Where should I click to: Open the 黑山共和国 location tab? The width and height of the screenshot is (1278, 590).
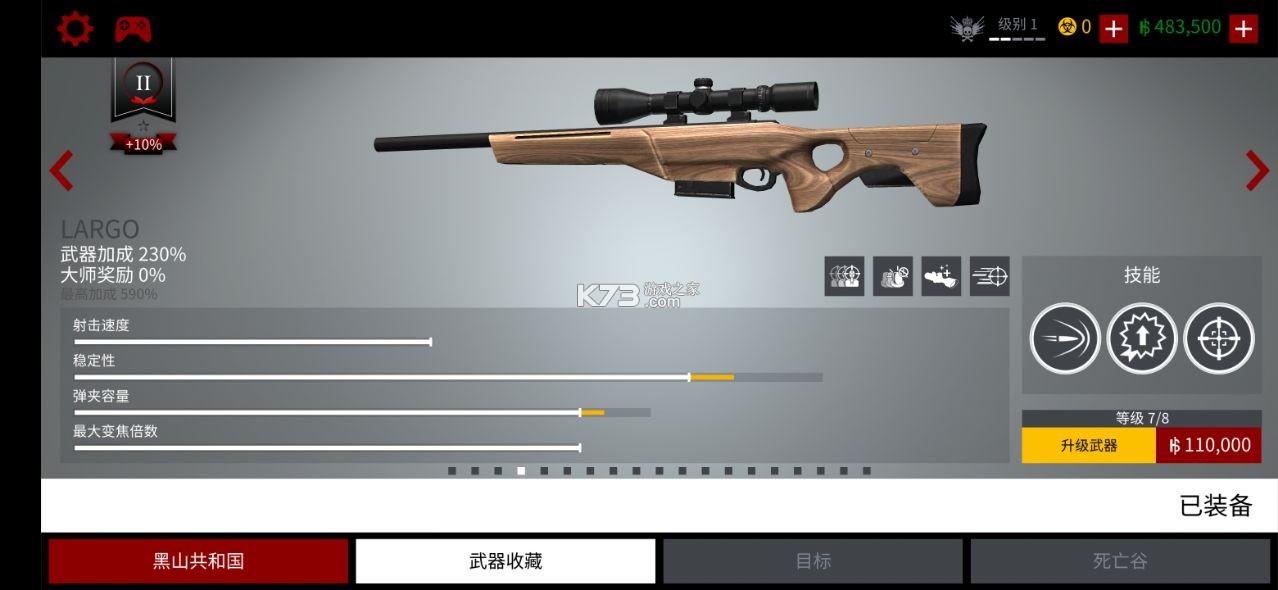click(x=198, y=561)
